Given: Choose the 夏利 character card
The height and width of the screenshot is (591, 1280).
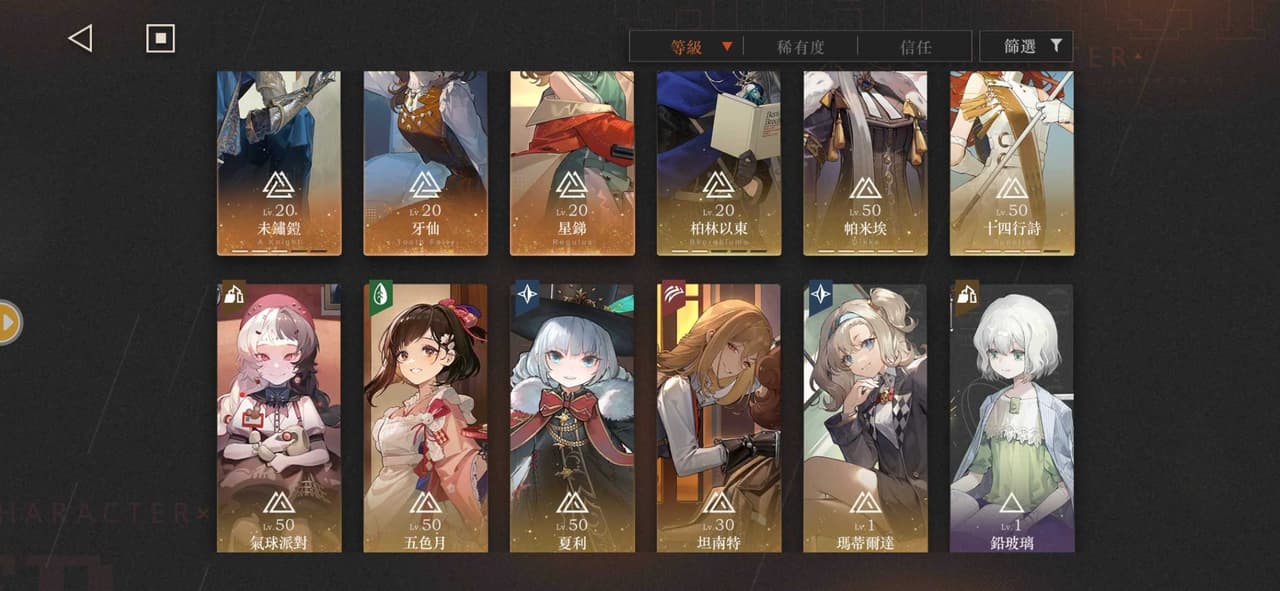Looking at the screenshot, I should pos(572,418).
